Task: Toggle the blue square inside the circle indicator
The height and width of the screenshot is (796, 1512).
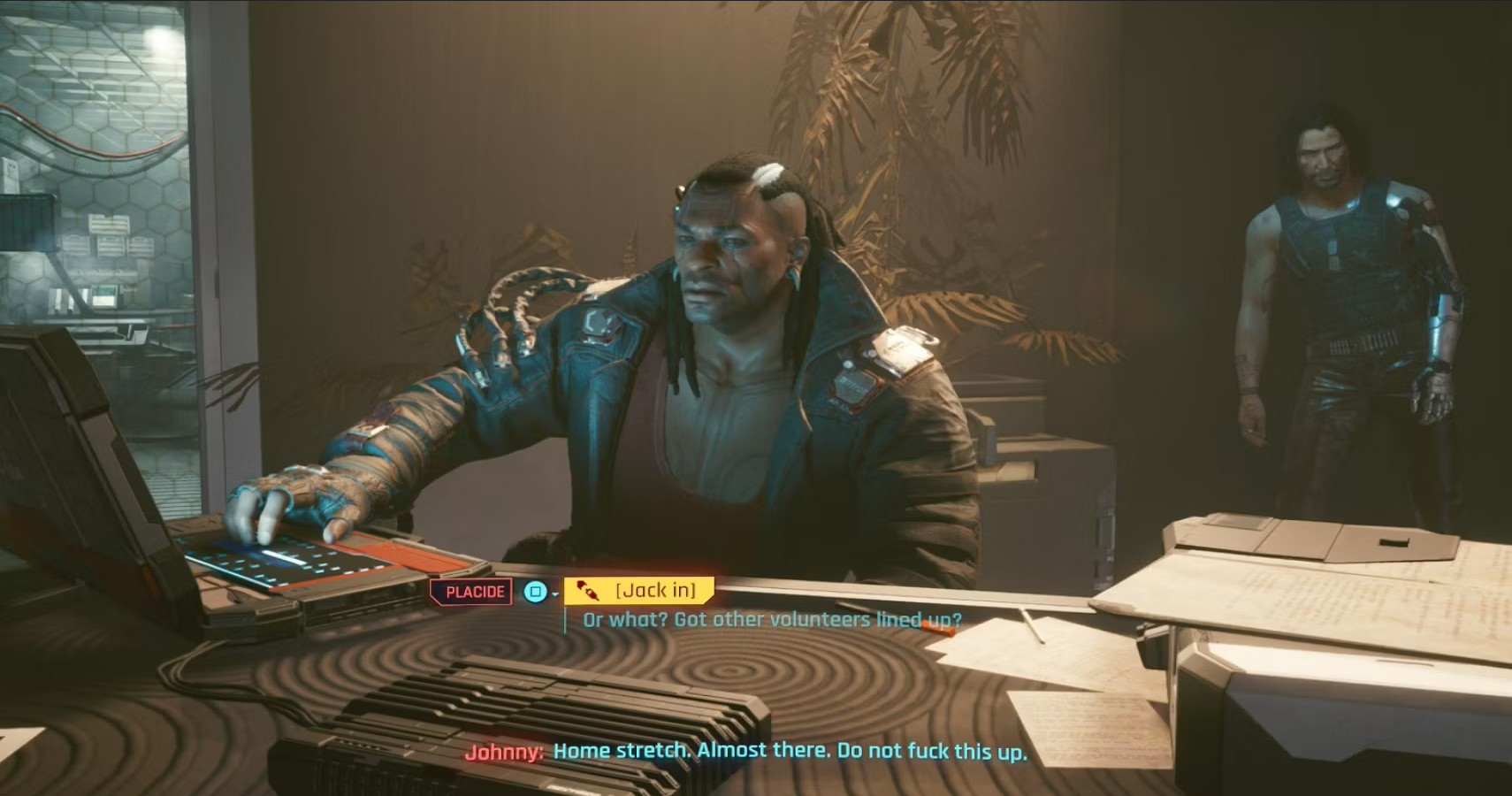Action: coord(535,591)
